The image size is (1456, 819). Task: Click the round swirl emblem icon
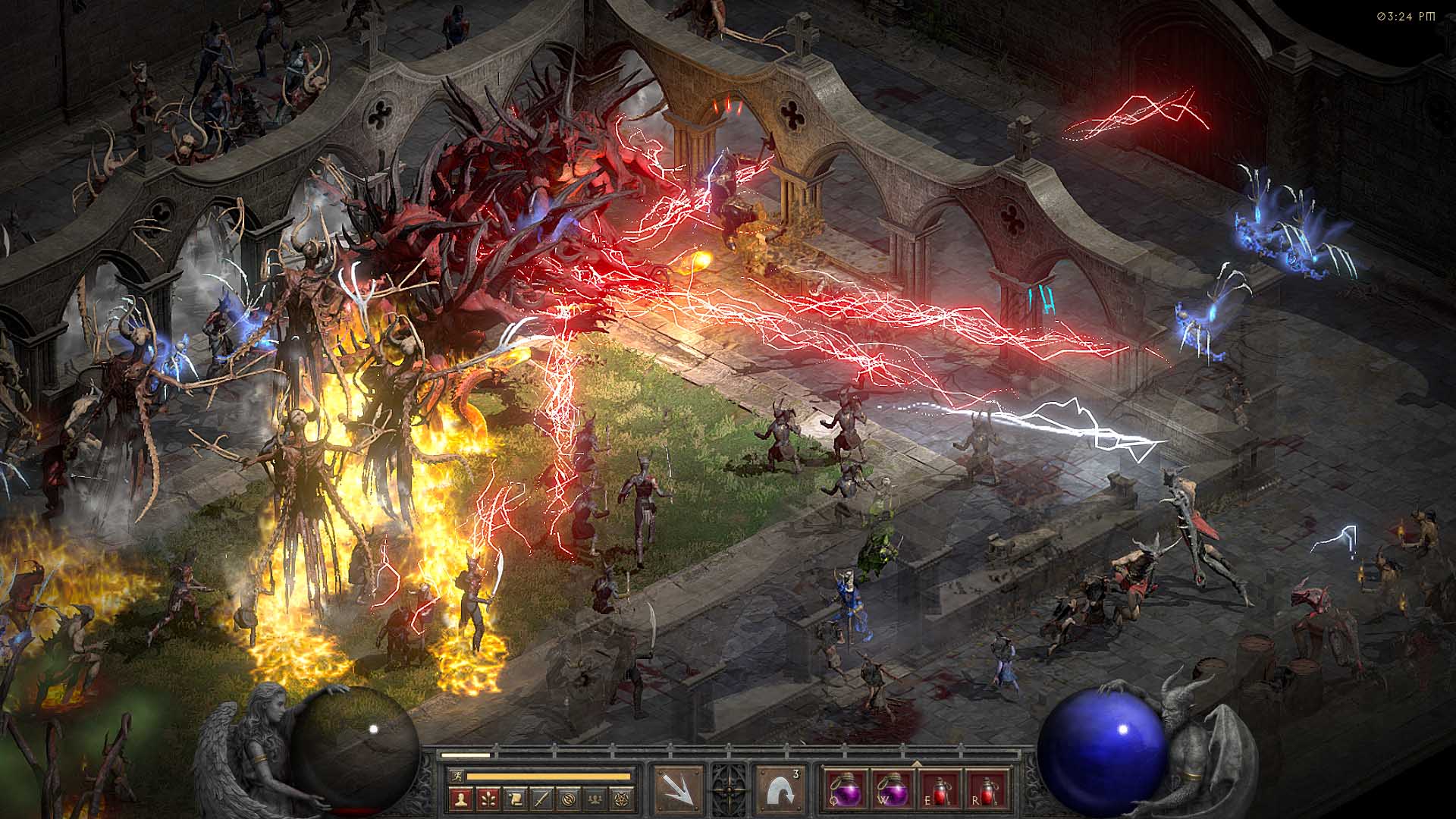pos(569,798)
